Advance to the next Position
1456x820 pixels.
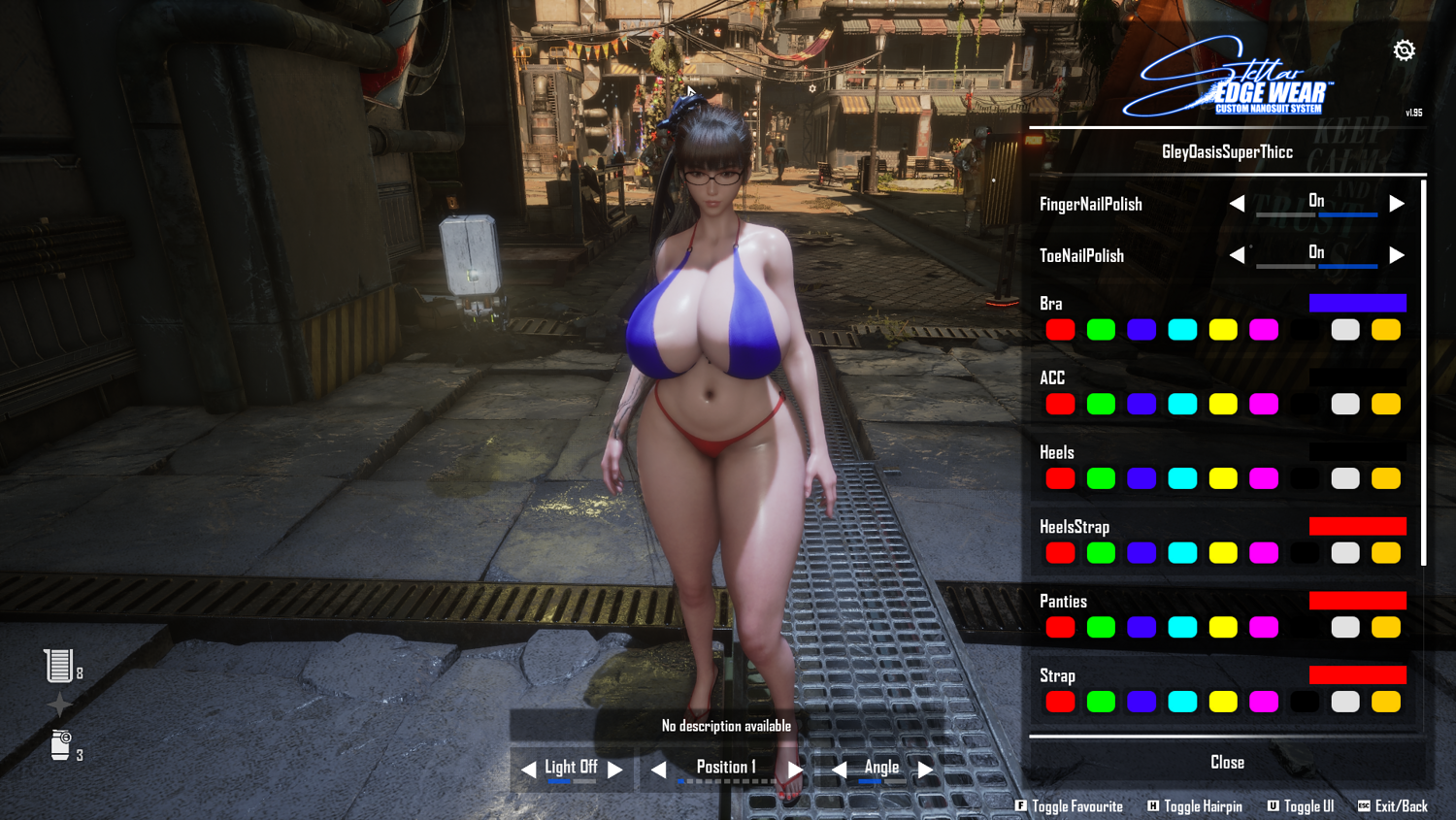(x=796, y=770)
